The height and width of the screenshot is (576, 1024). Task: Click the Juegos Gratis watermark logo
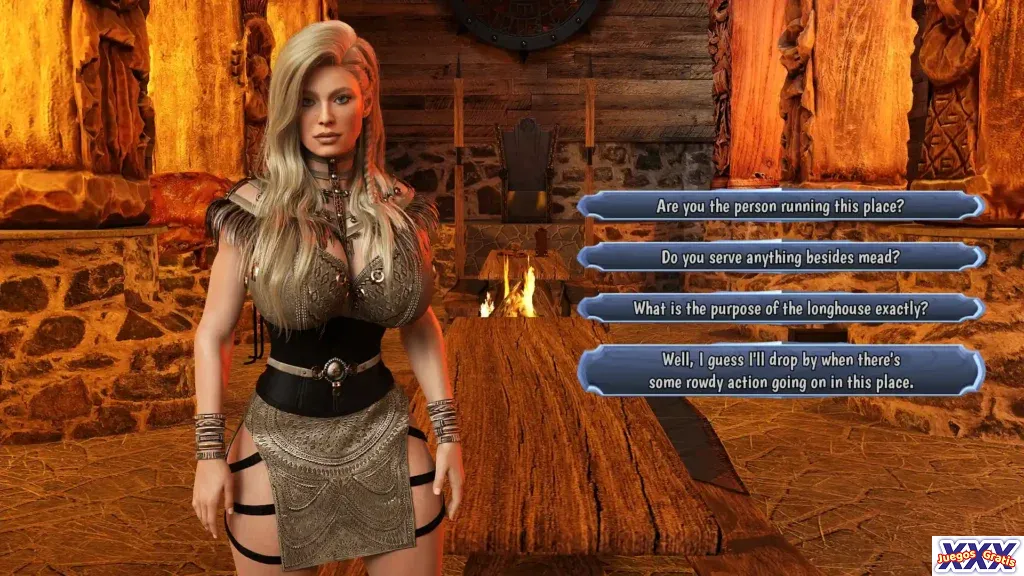[976, 555]
